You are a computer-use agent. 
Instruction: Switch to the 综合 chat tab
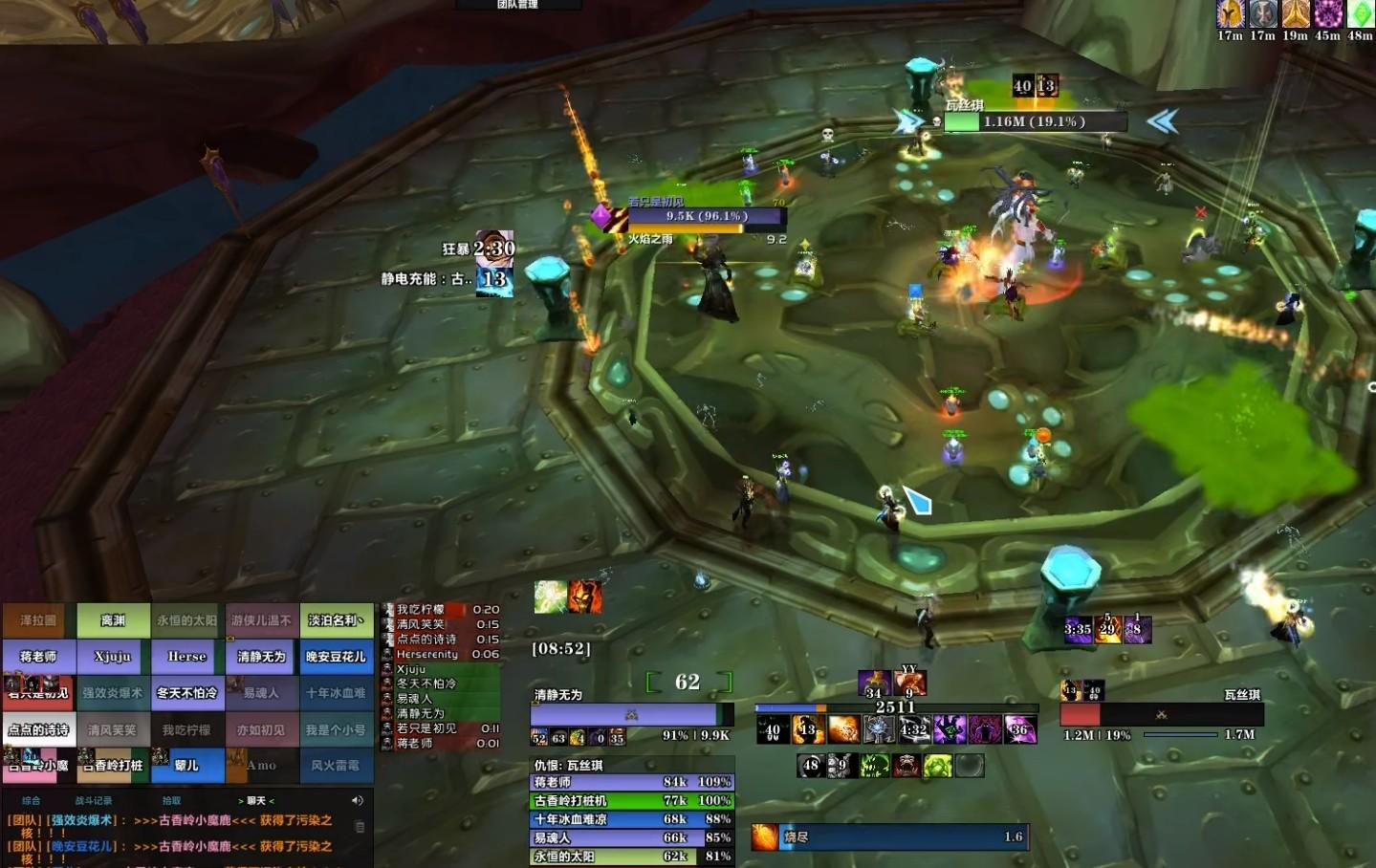[32, 800]
